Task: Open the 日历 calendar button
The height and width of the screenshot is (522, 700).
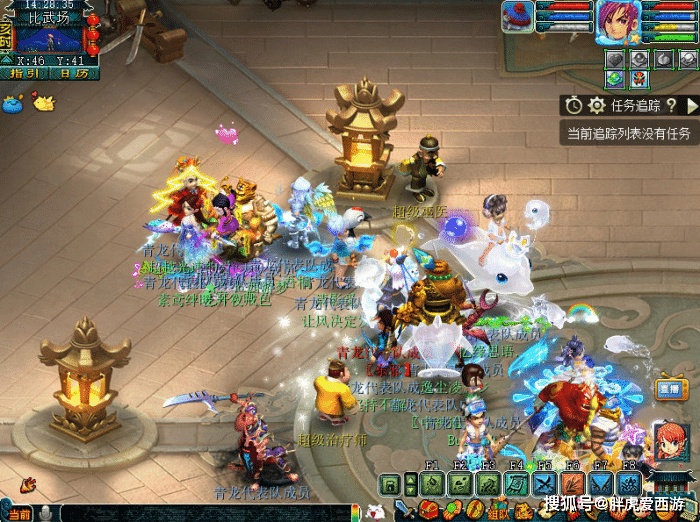Action: pos(72,73)
